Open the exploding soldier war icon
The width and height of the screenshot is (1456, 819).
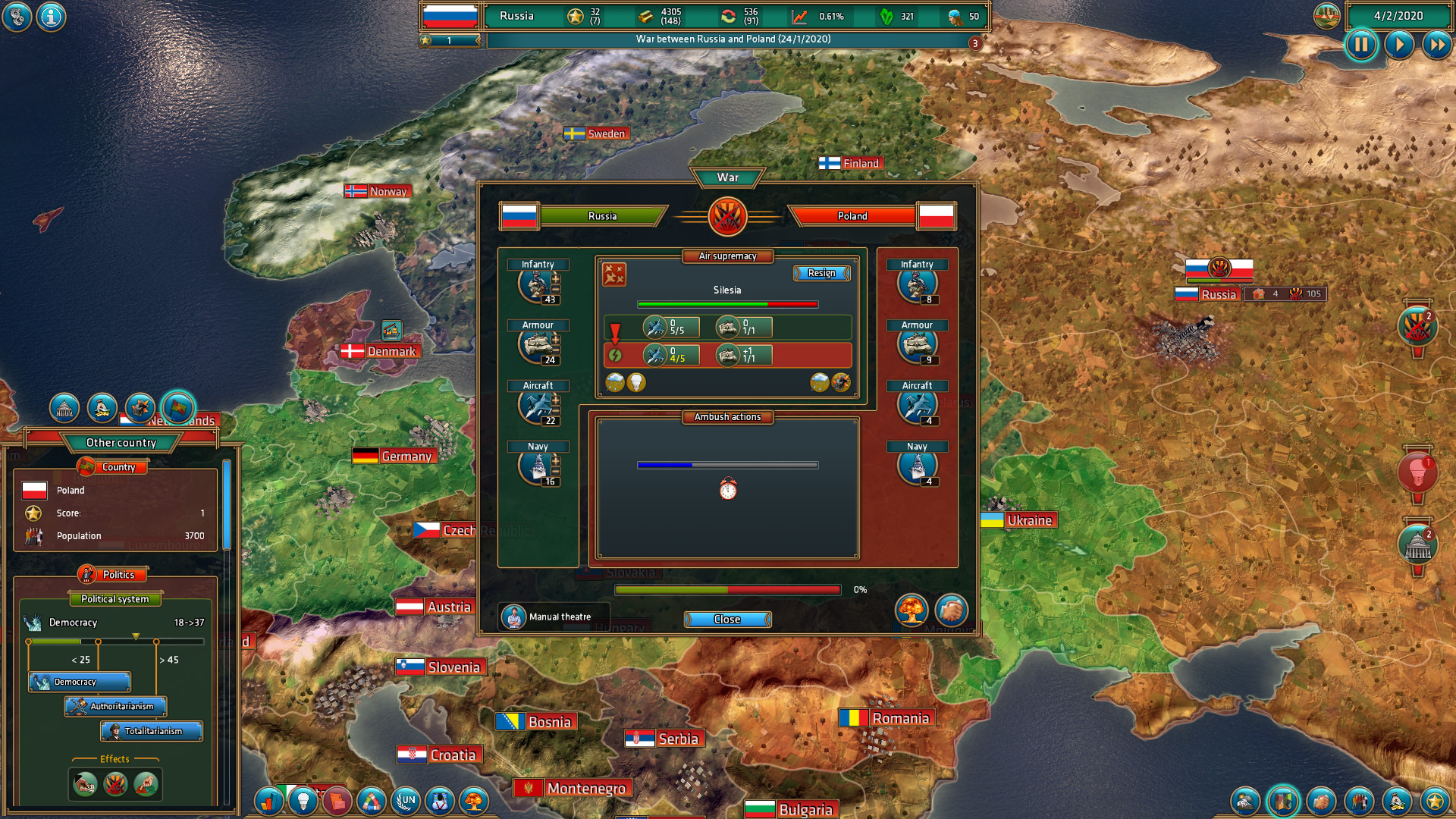(140, 408)
